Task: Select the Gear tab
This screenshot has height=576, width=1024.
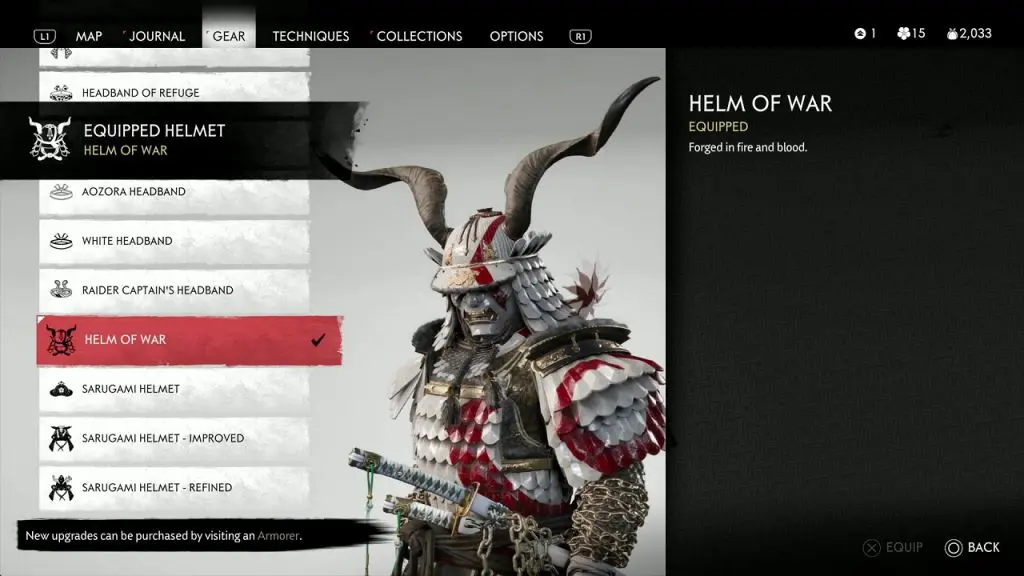Action: click(x=229, y=36)
